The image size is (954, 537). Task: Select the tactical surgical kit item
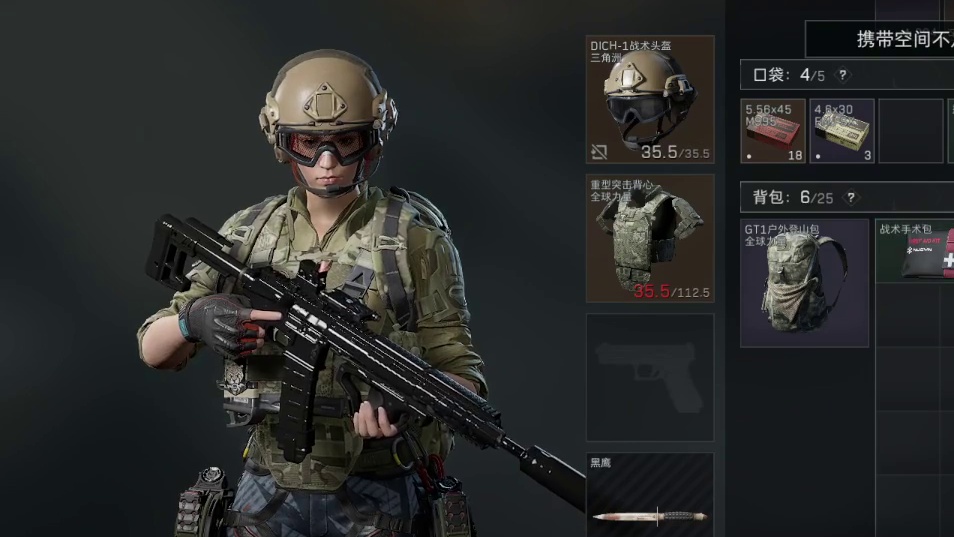click(916, 251)
